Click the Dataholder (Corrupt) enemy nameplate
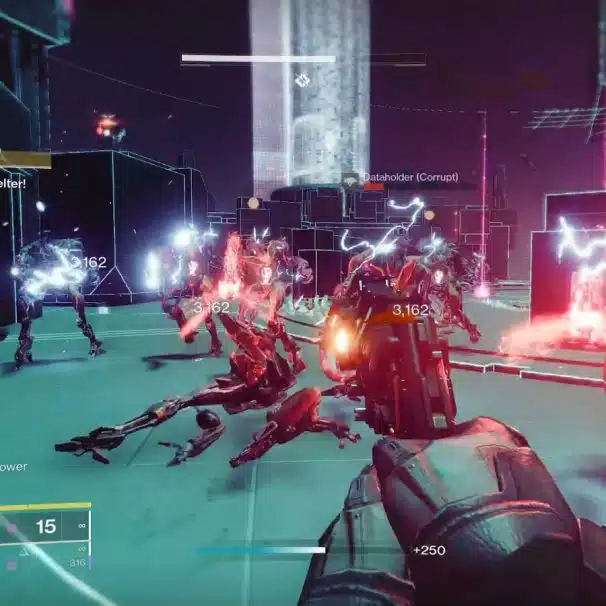The height and width of the screenshot is (606, 606). click(x=411, y=178)
